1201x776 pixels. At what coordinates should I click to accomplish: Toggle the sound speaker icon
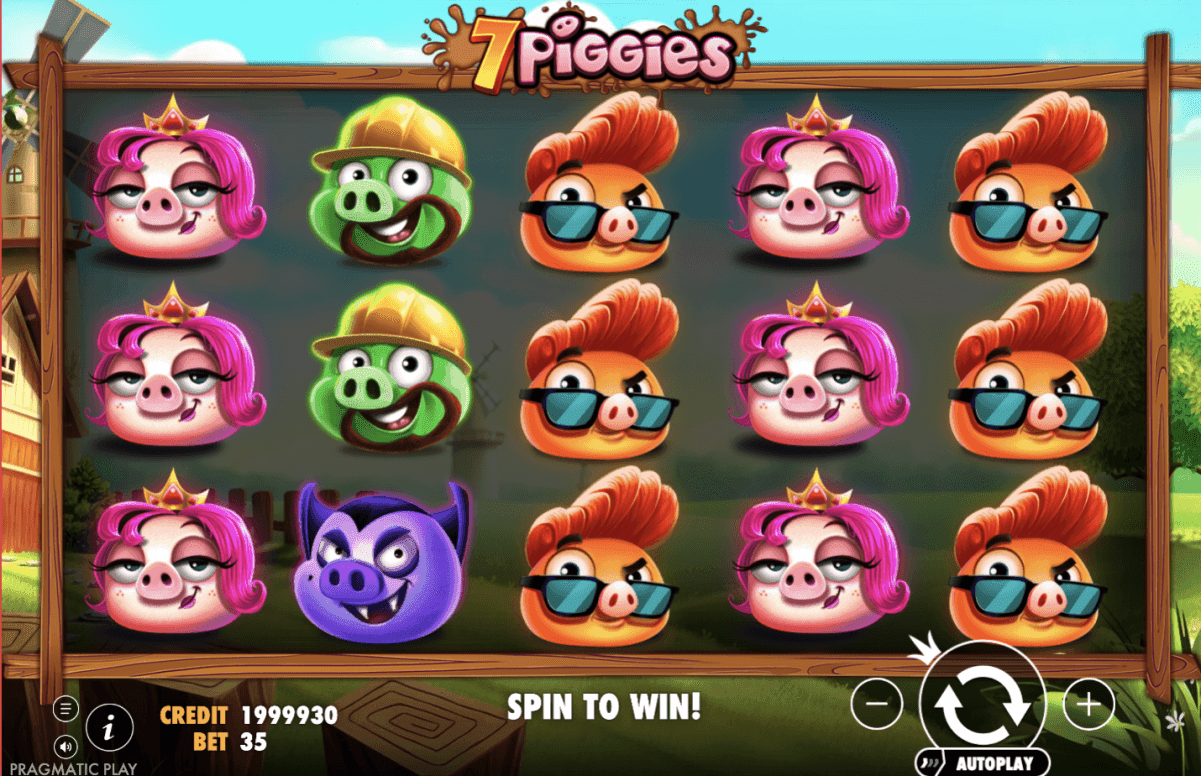tap(66, 745)
